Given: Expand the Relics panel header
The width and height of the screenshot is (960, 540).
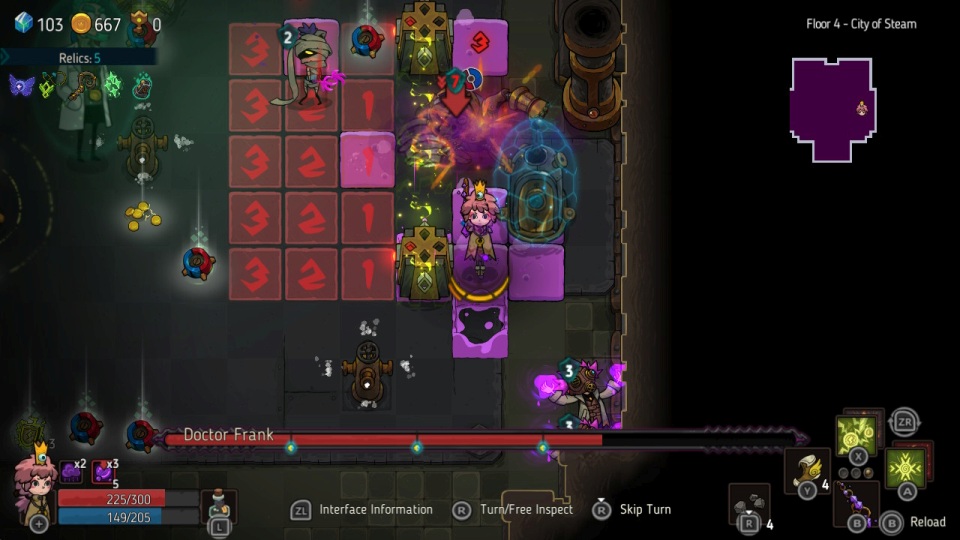Looking at the screenshot, I should coord(78,58).
